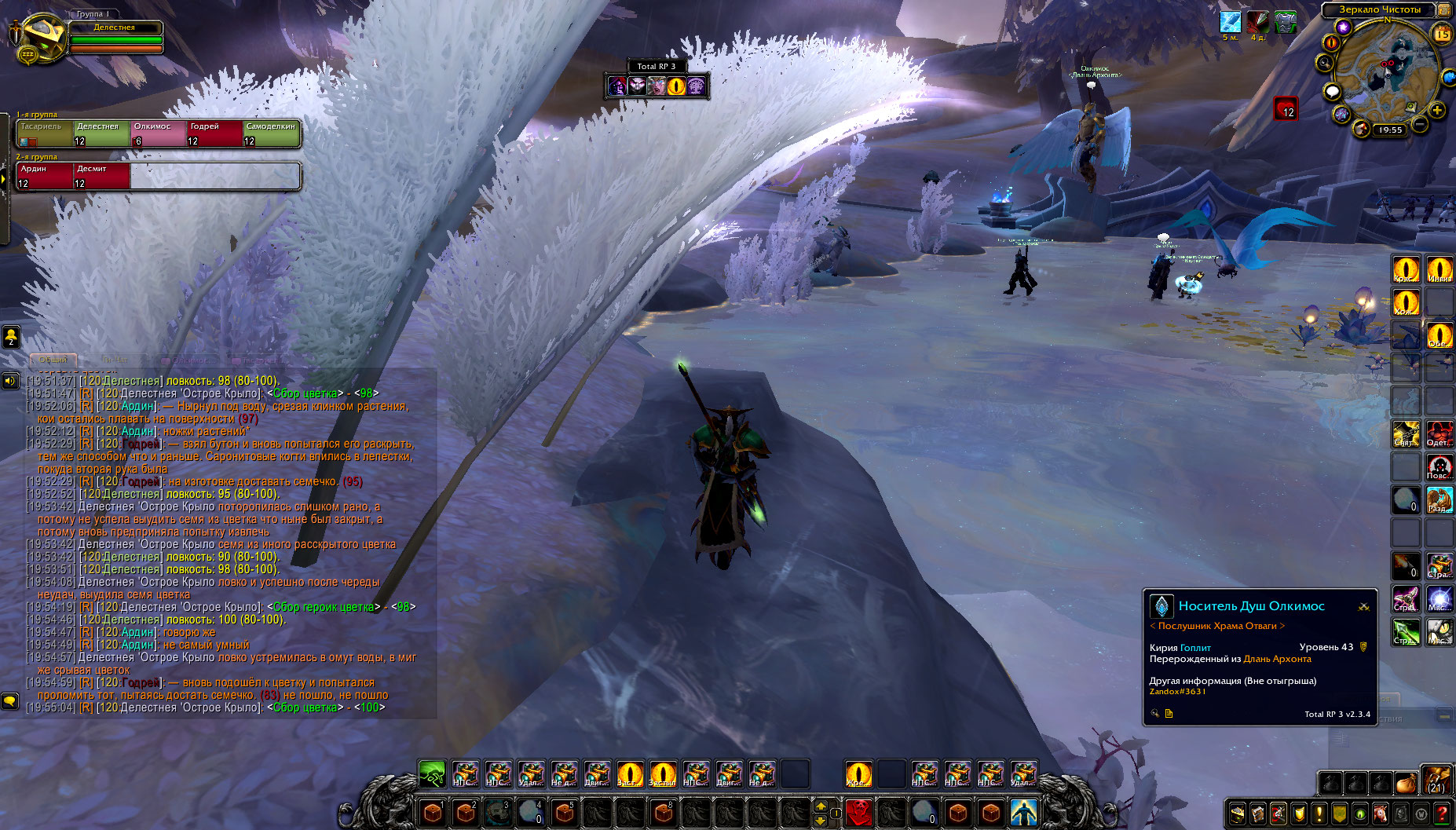The image size is (1456, 830).
Task: Activate the blue glowing figure ability
Action: [x=1023, y=812]
